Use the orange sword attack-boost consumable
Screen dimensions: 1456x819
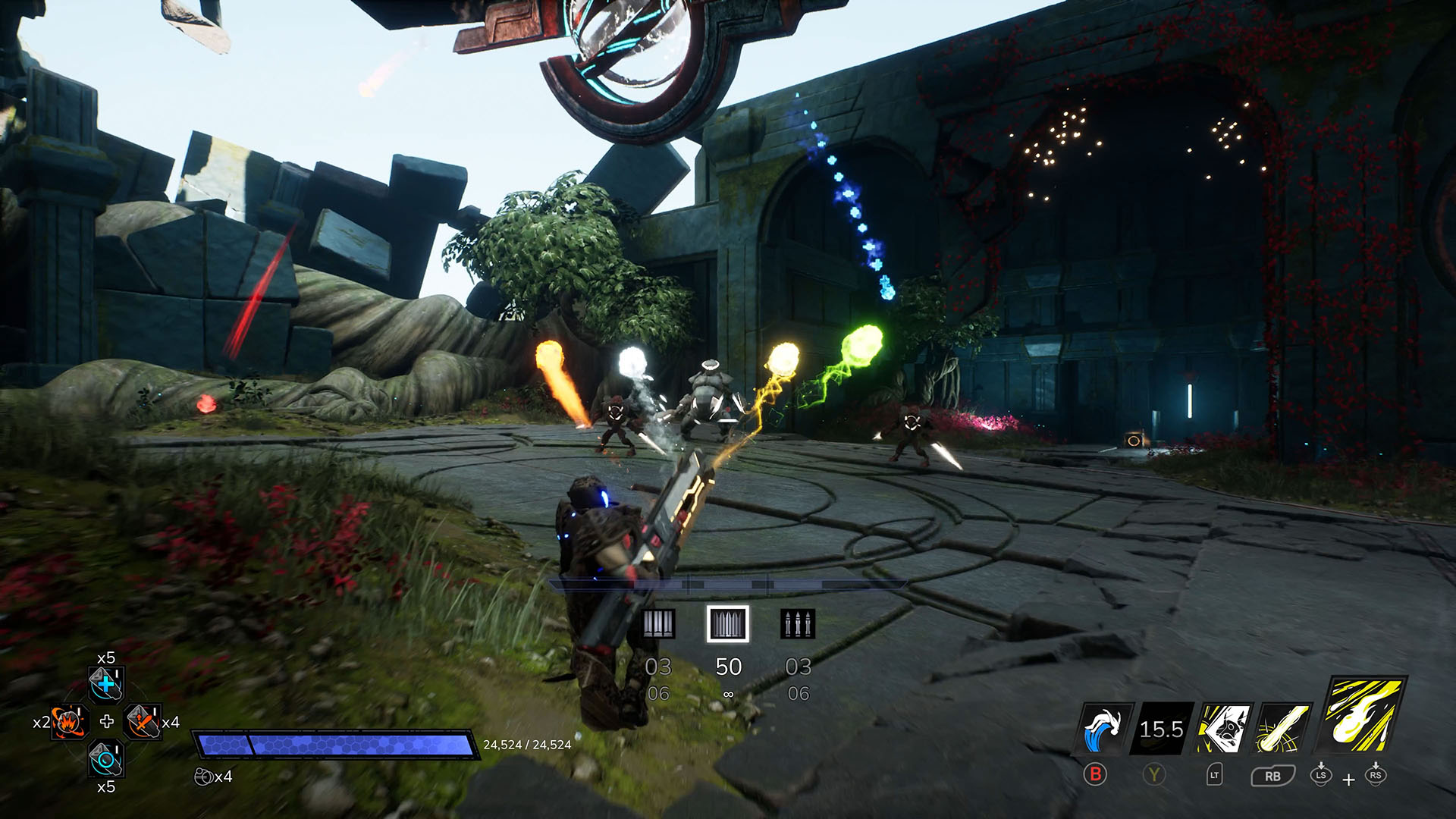tap(143, 722)
